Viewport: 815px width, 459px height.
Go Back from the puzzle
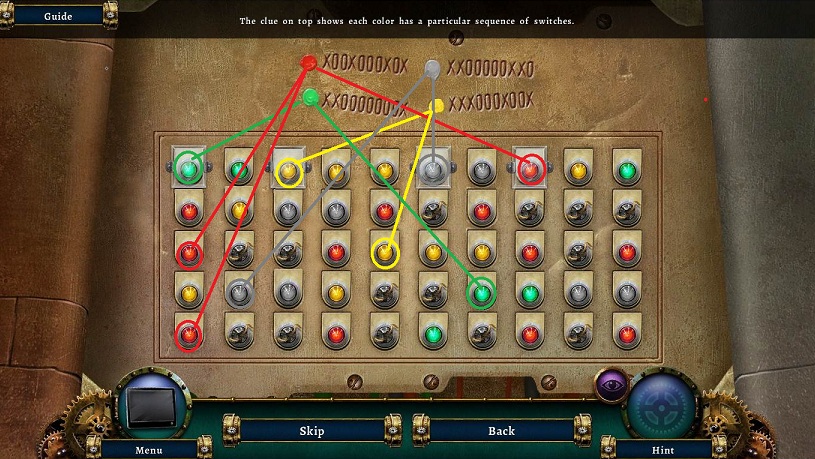pyautogui.click(x=501, y=431)
